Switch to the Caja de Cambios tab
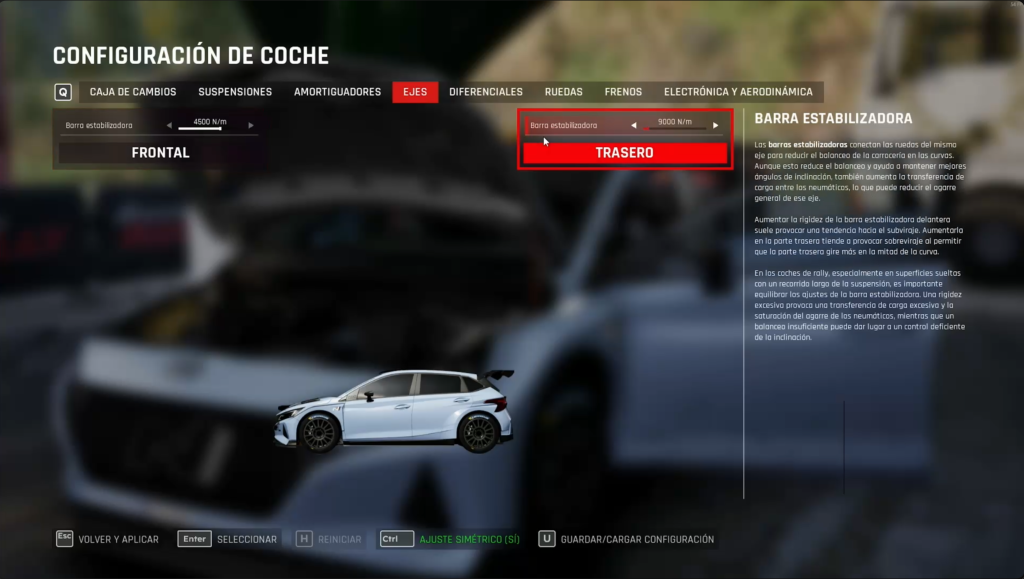 point(133,92)
